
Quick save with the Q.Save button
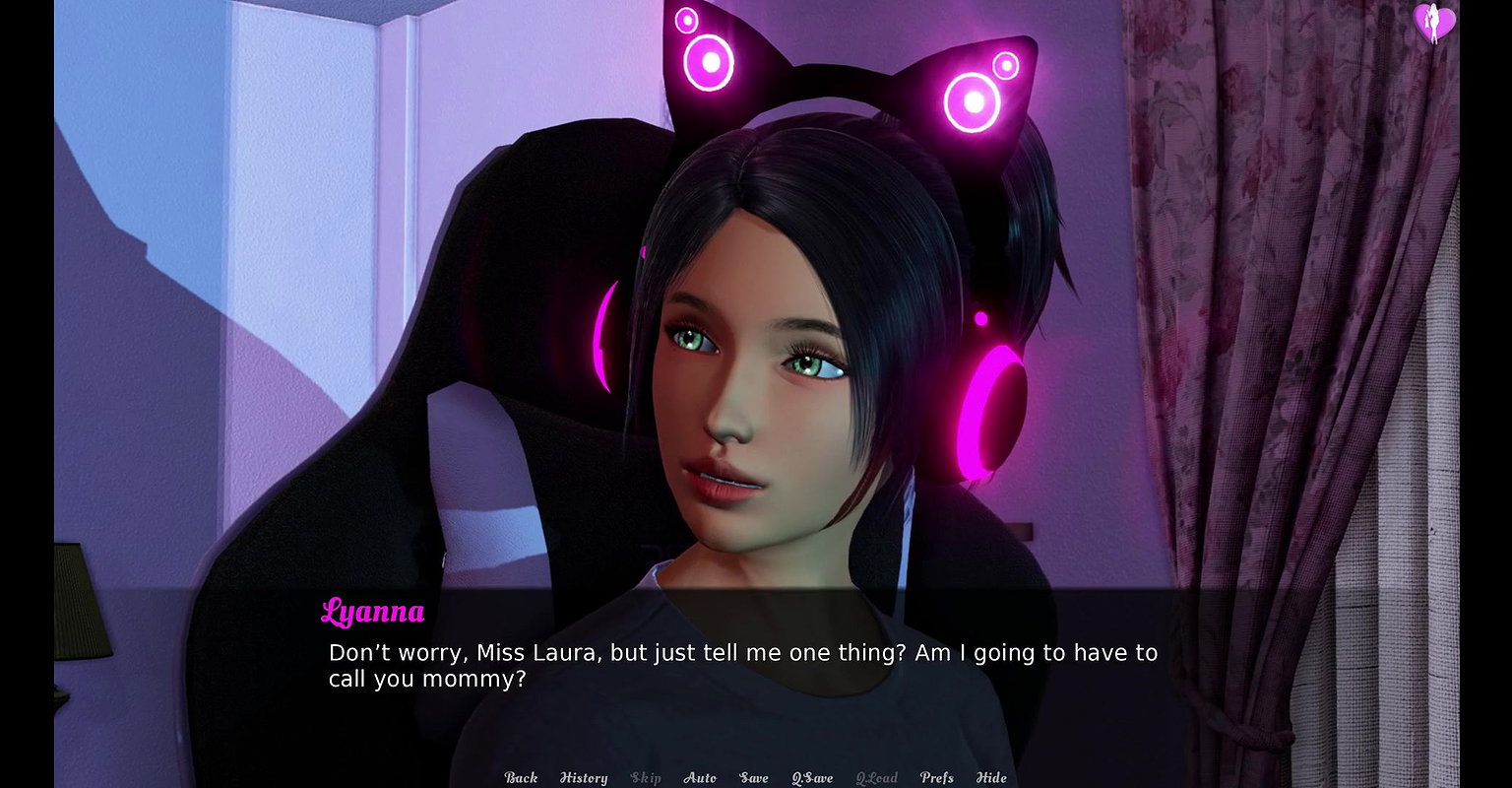[812, 777]
